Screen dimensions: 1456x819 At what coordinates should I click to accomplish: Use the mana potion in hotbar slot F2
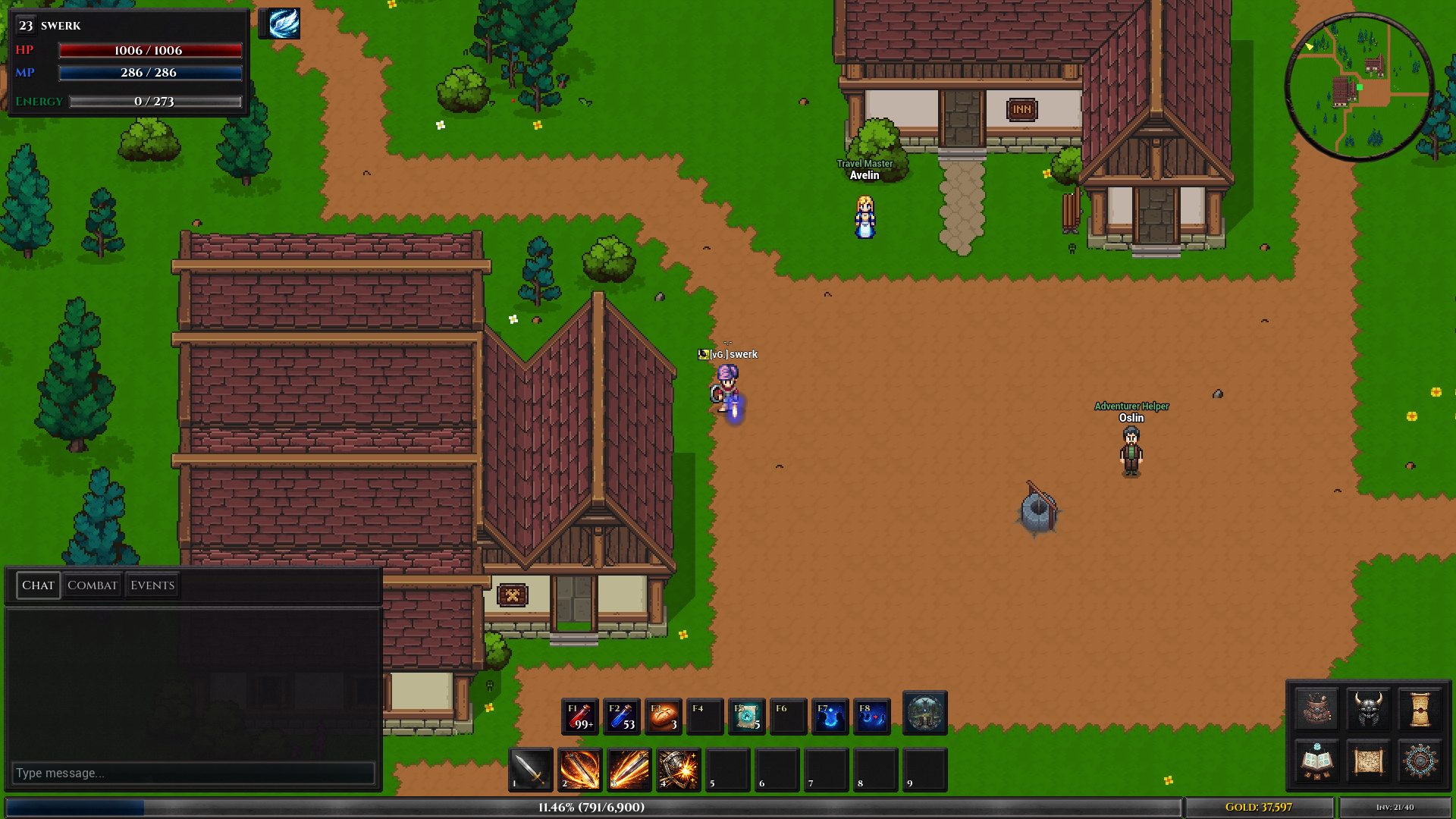pyautogui.click(x=623, y=716)
